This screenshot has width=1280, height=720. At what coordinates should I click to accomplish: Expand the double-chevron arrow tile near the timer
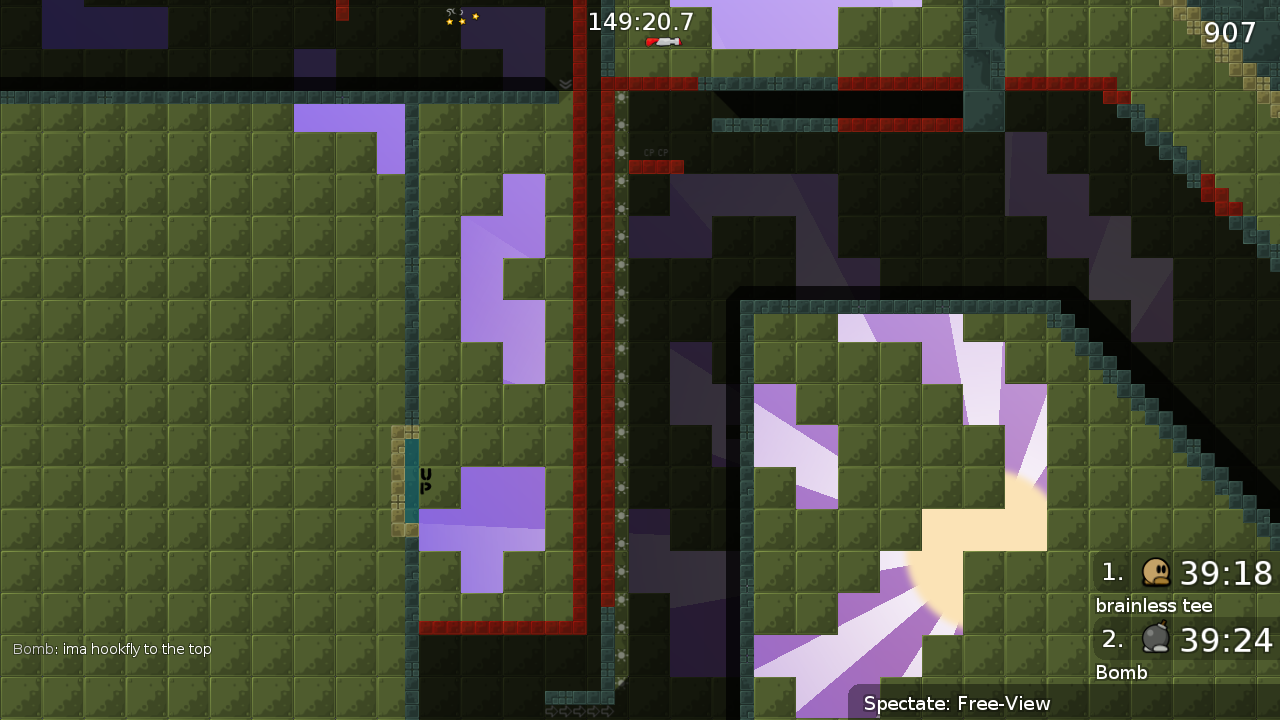pyautogui.click(x=566, y=84)
